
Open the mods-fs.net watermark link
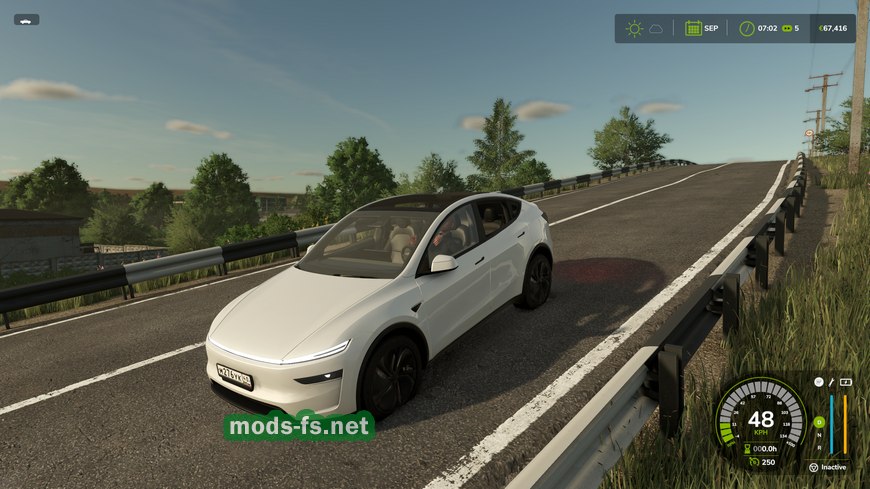click(x=299, y=427)
